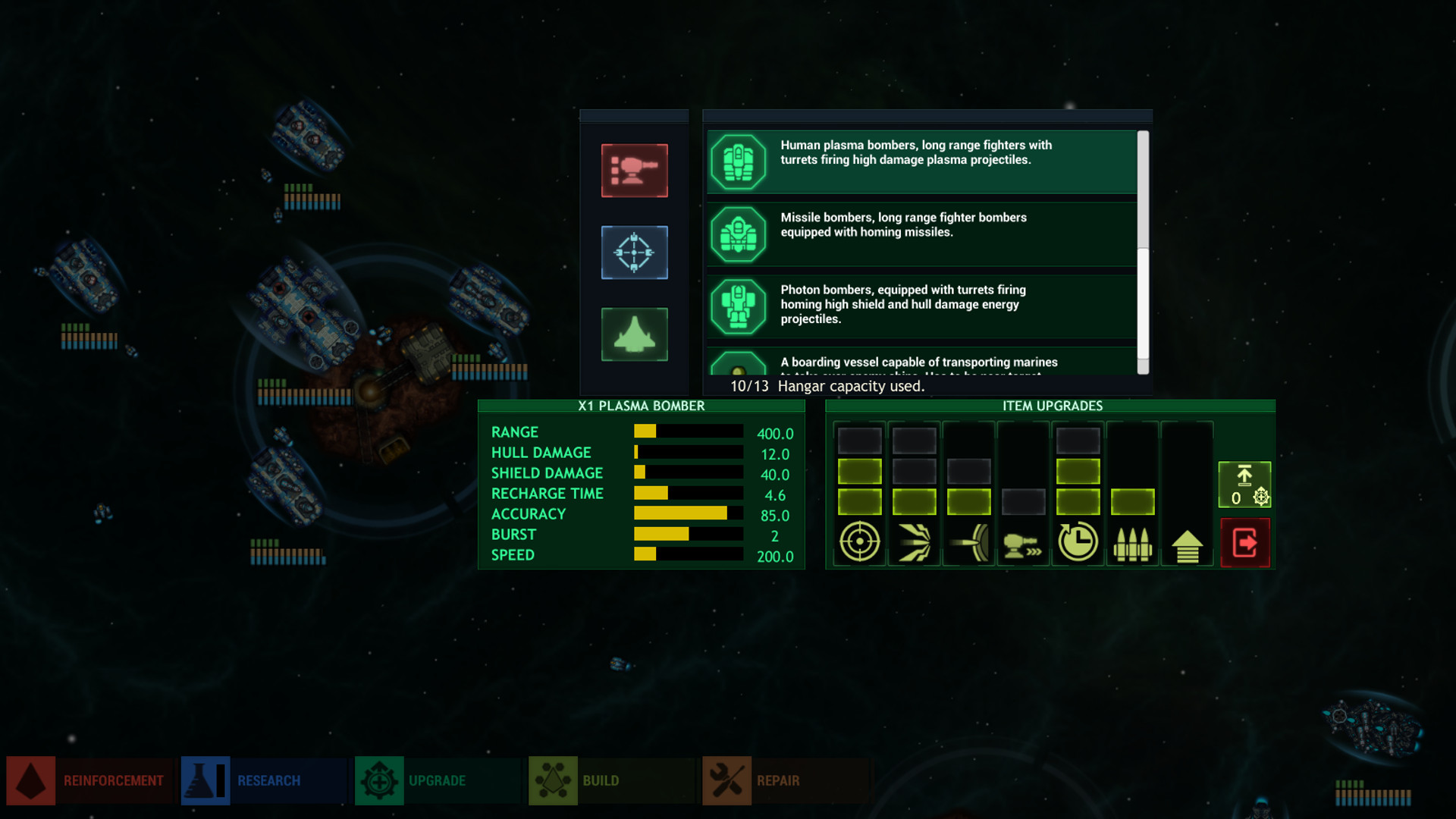
Task: Toggle the empty turret speed upgrade slot
Action: tap(1023, 501)
